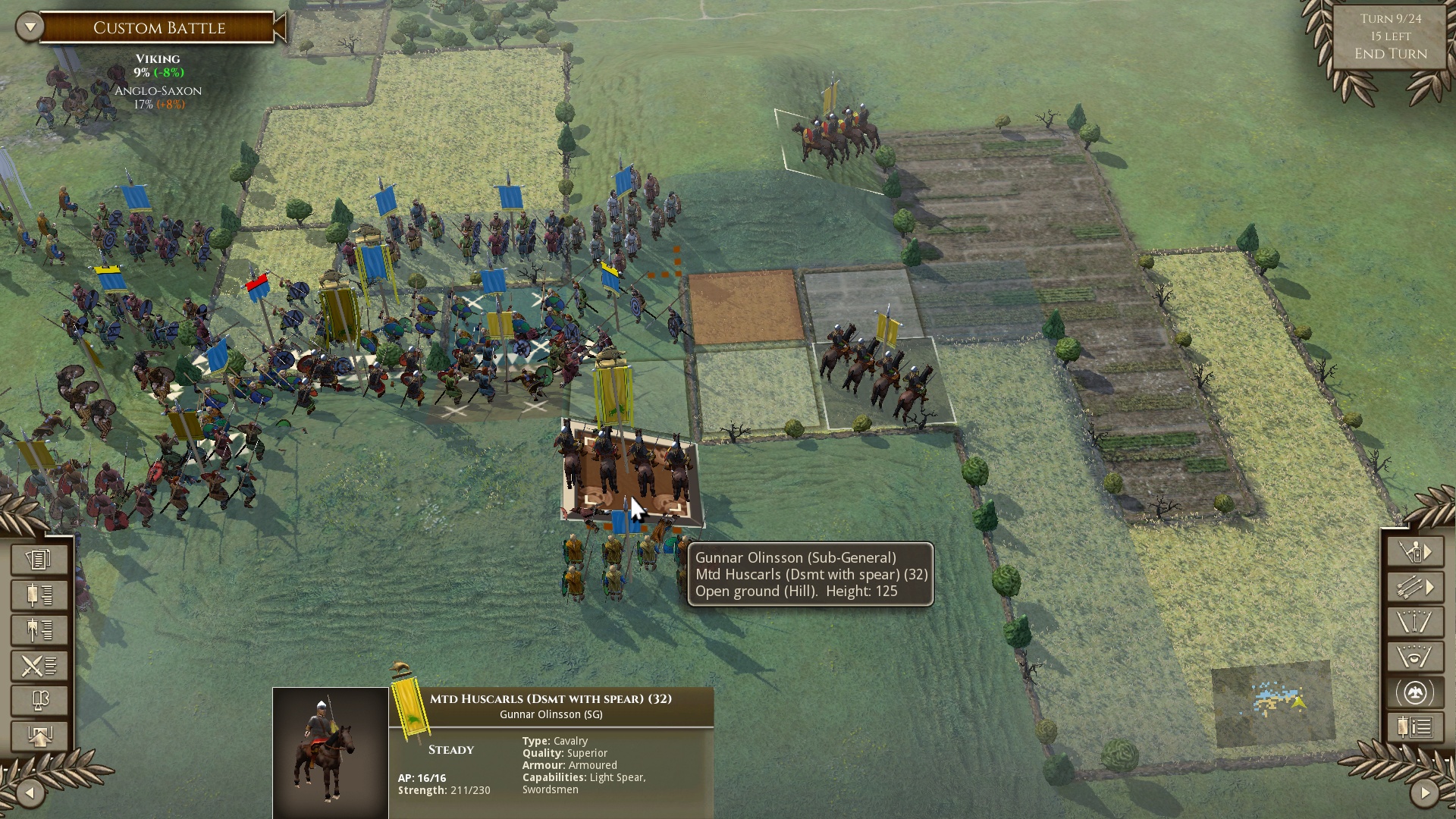Click the battlefield minimap
Screen dimensions: 1456x819
click(1273, 703)
